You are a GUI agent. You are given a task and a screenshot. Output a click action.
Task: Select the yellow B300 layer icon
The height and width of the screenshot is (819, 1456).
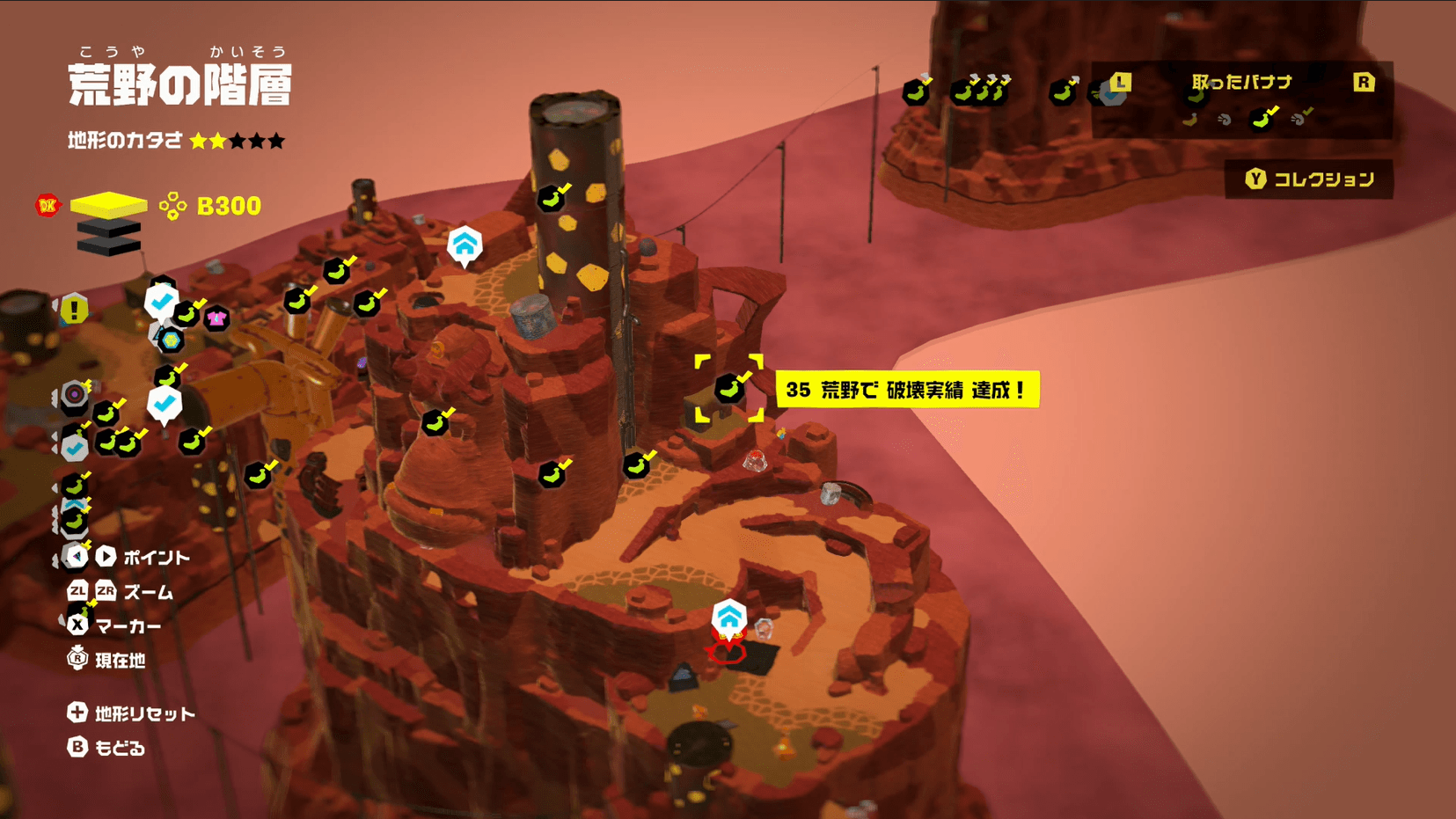point(108,205)
